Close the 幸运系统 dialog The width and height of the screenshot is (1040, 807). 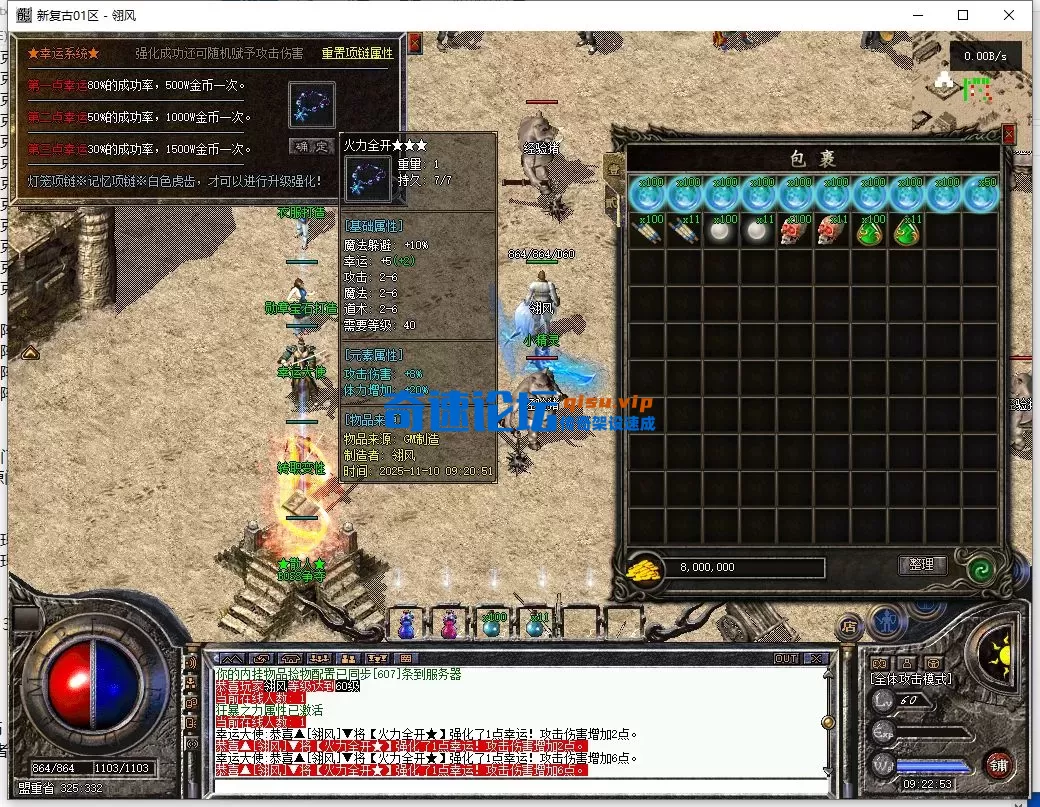tap(415, 43)
